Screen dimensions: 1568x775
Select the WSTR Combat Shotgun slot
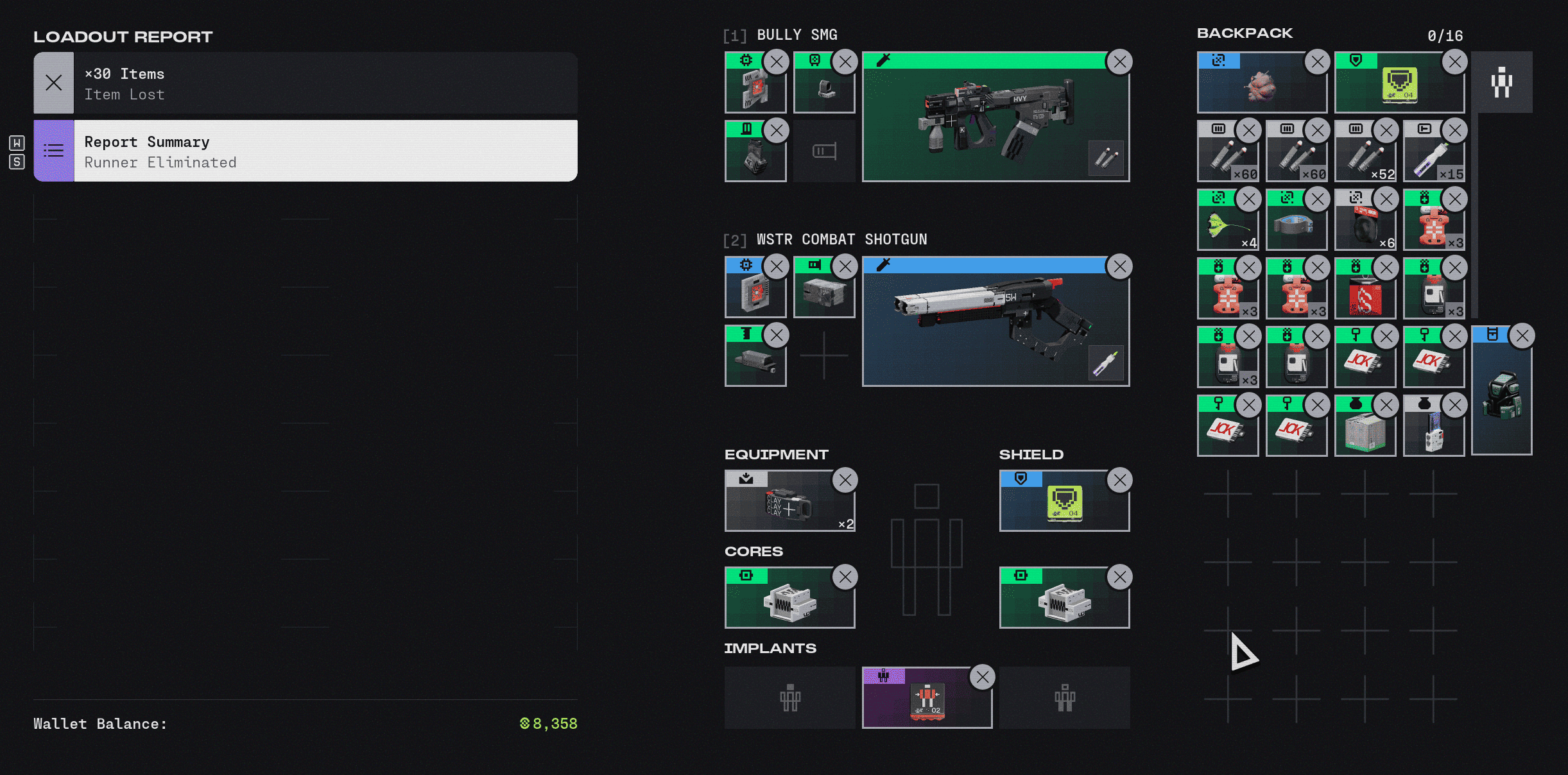point(995,326)
